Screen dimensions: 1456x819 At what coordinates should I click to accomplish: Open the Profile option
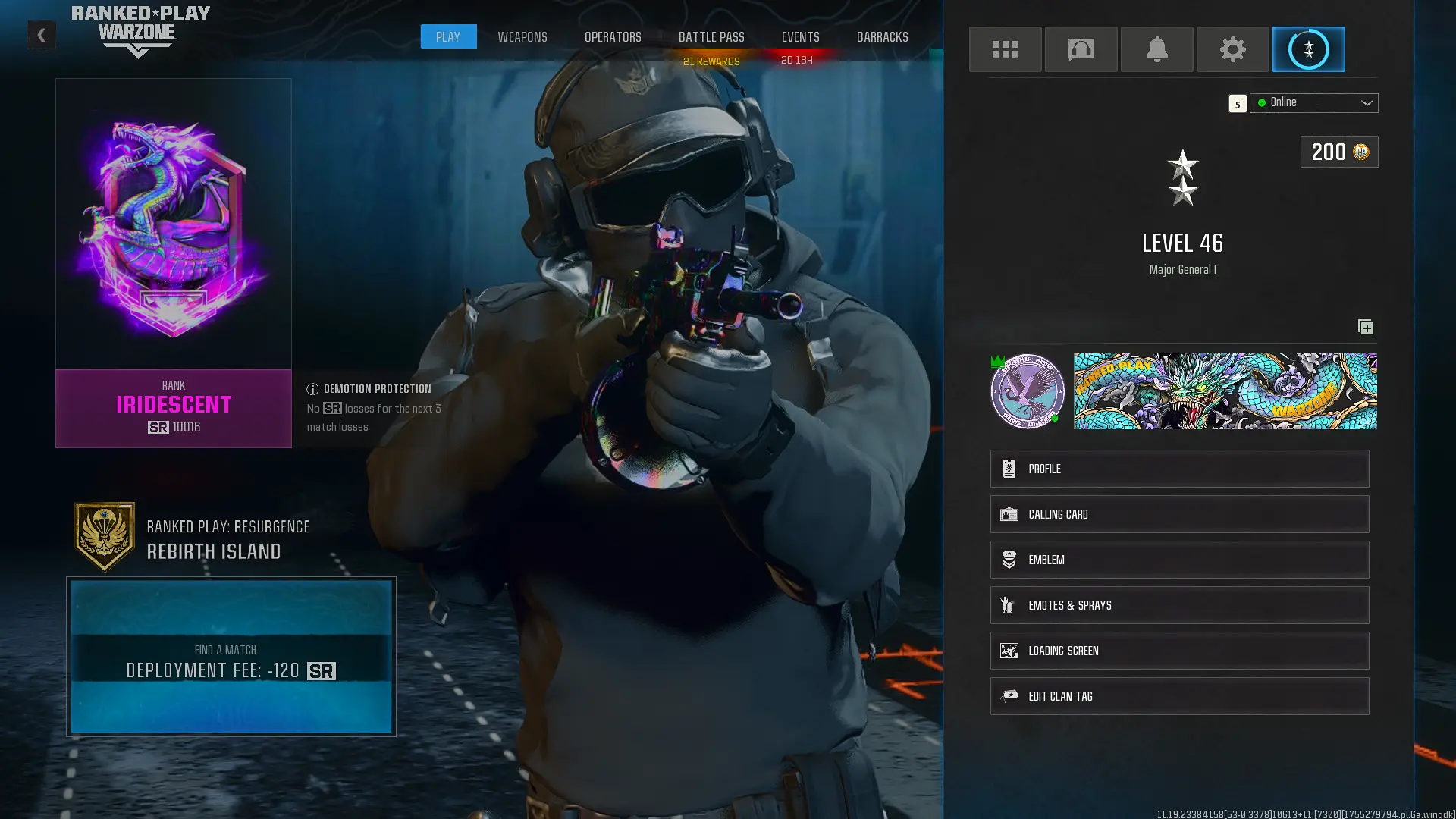click(1179, 468)
